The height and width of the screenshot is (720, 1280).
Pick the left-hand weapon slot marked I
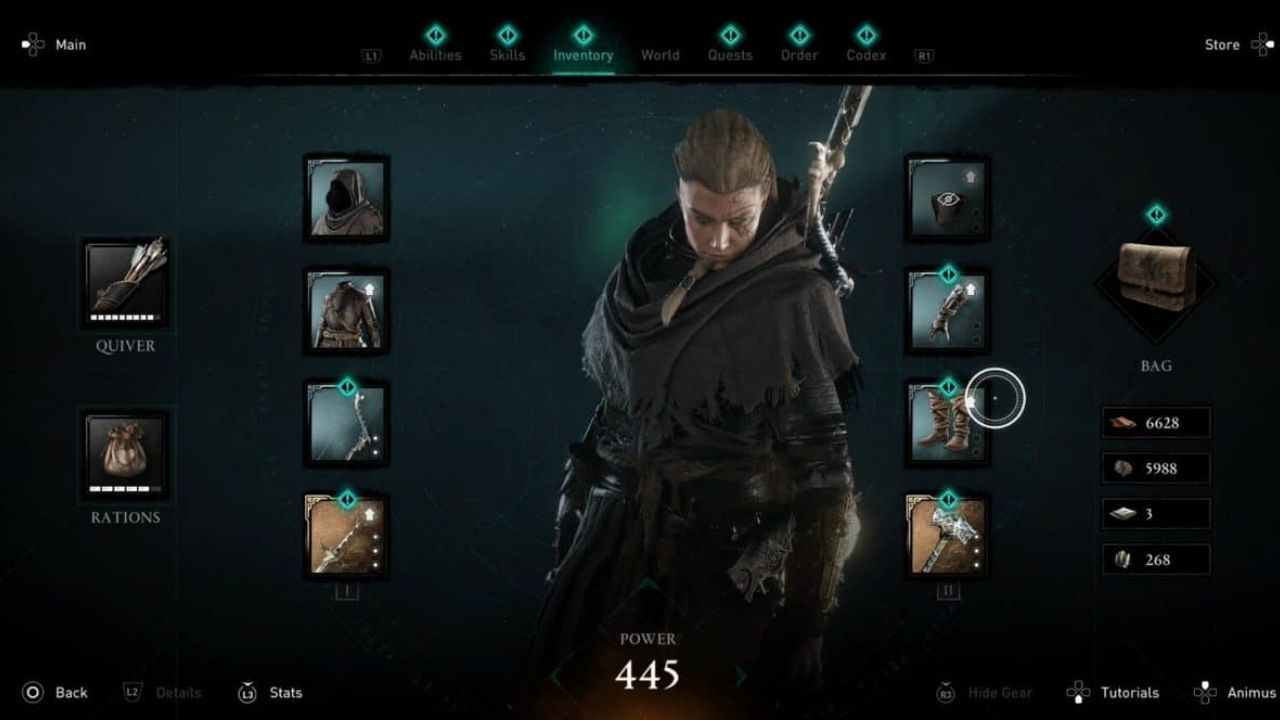(347, 536)
